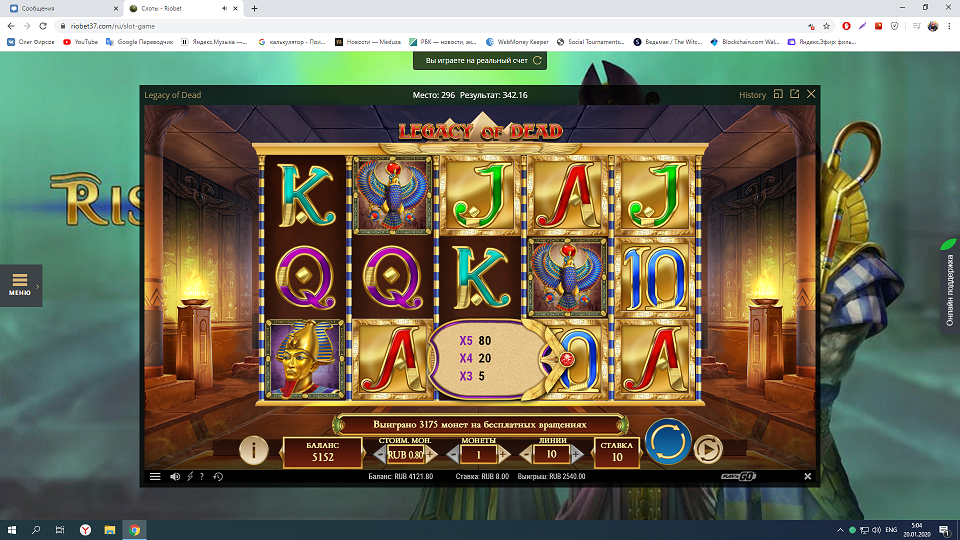
Task: Close the bottom status bar with X
Action: tap(808, 477)
